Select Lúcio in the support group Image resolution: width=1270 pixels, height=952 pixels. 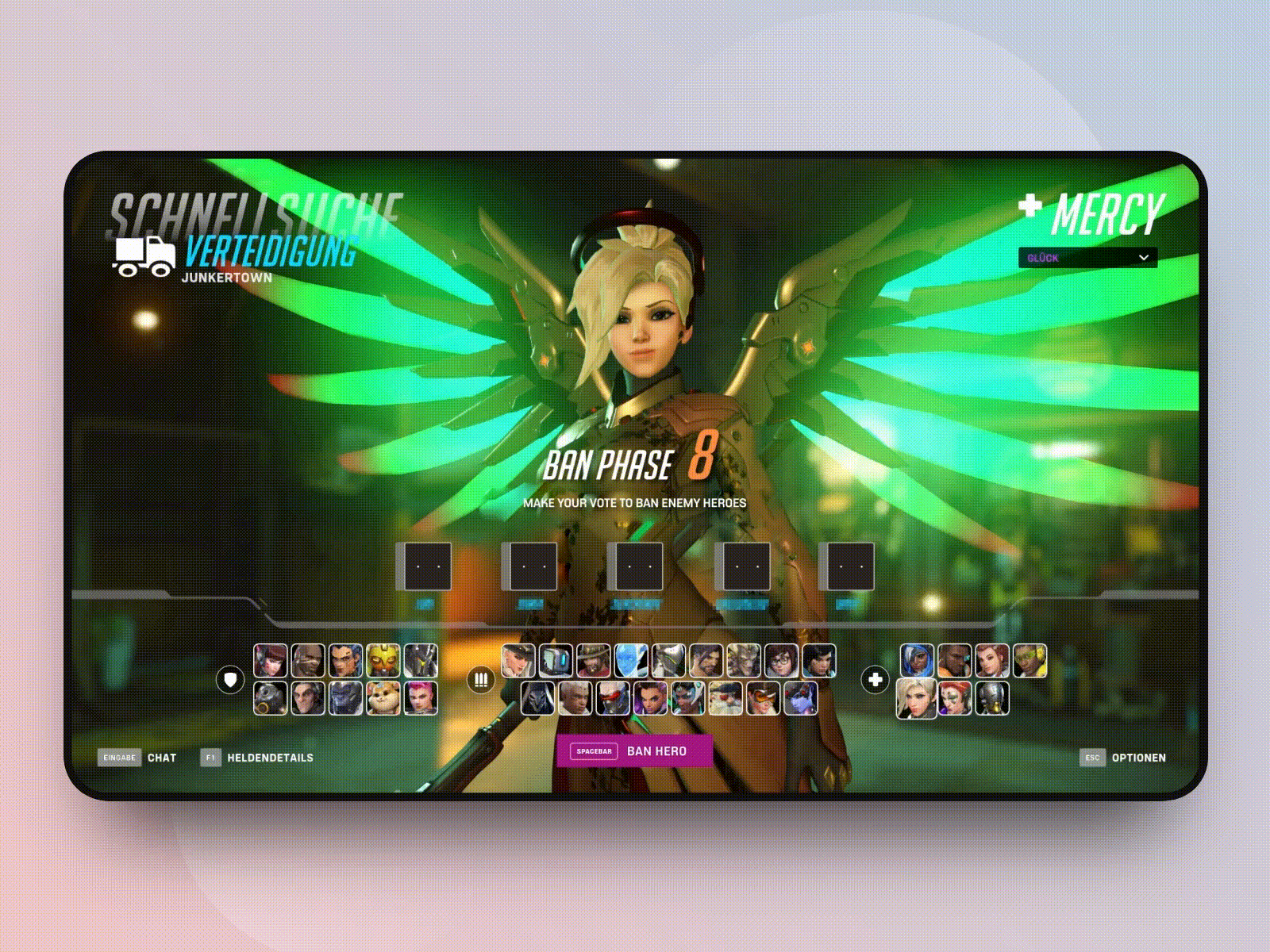[1030, 660]
